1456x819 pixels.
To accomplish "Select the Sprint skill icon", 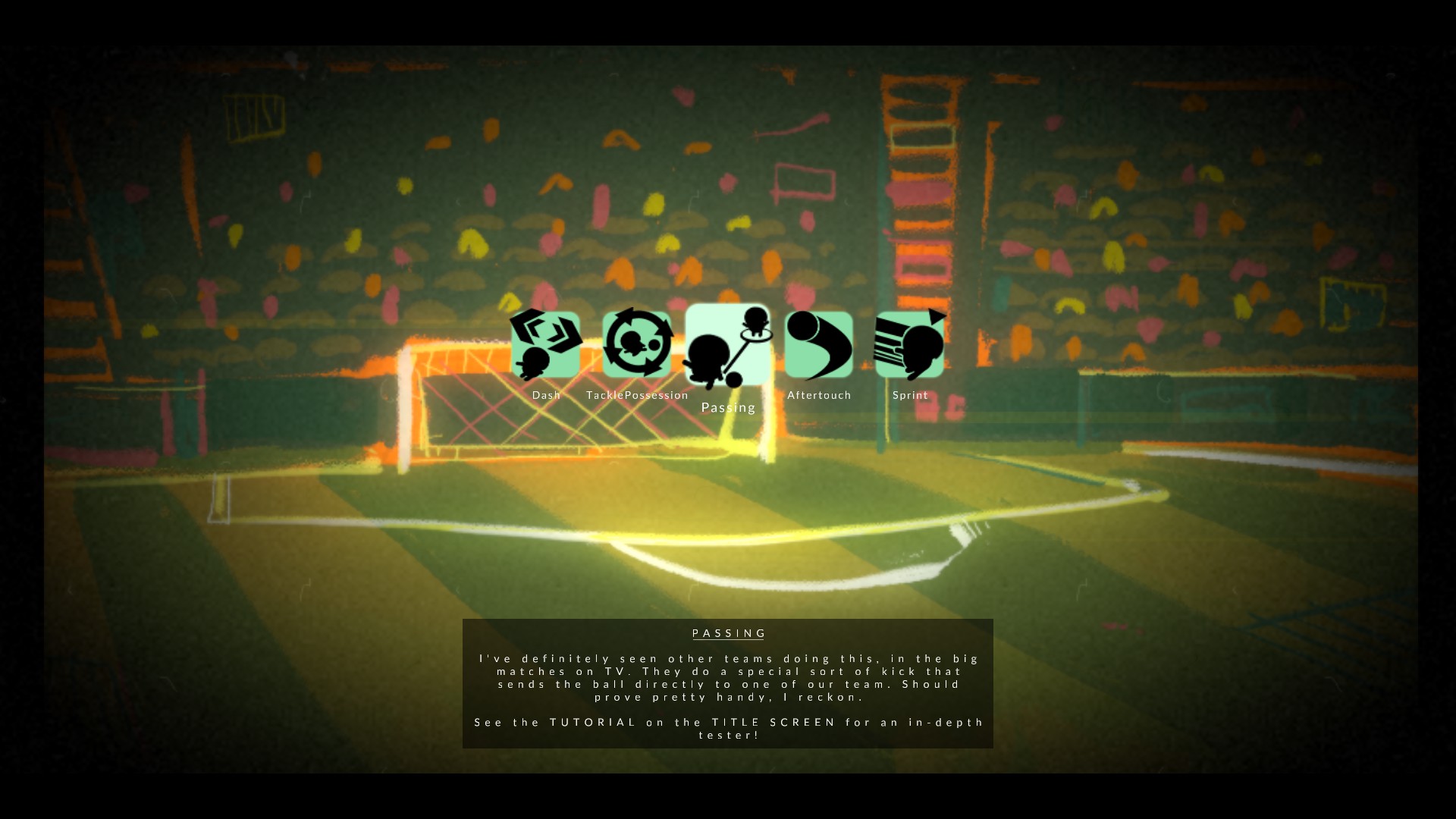I will pyautogui.click(x=909, y=345).
